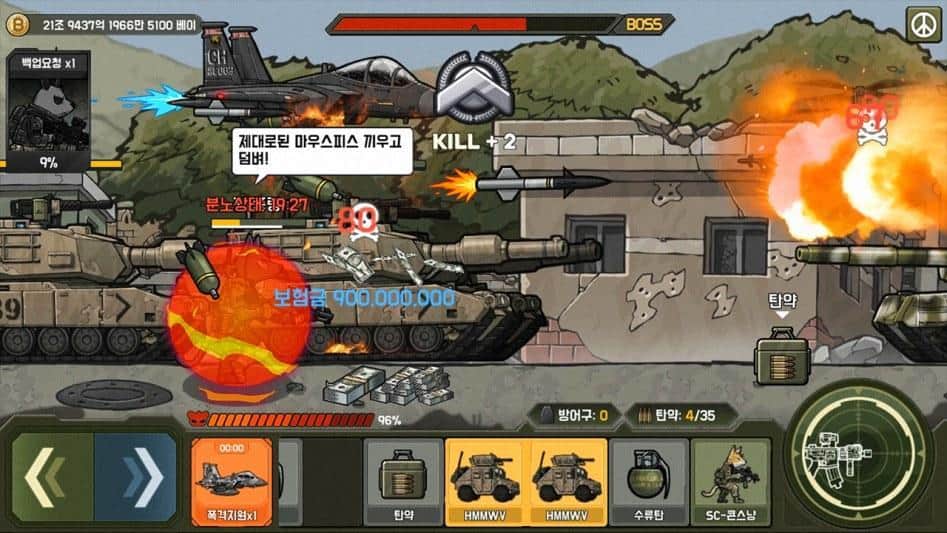The height and width of the screenshot is (533, 947).
Task: Deploy the SC cat soldier unit card
Action: (x=731, y=481)
